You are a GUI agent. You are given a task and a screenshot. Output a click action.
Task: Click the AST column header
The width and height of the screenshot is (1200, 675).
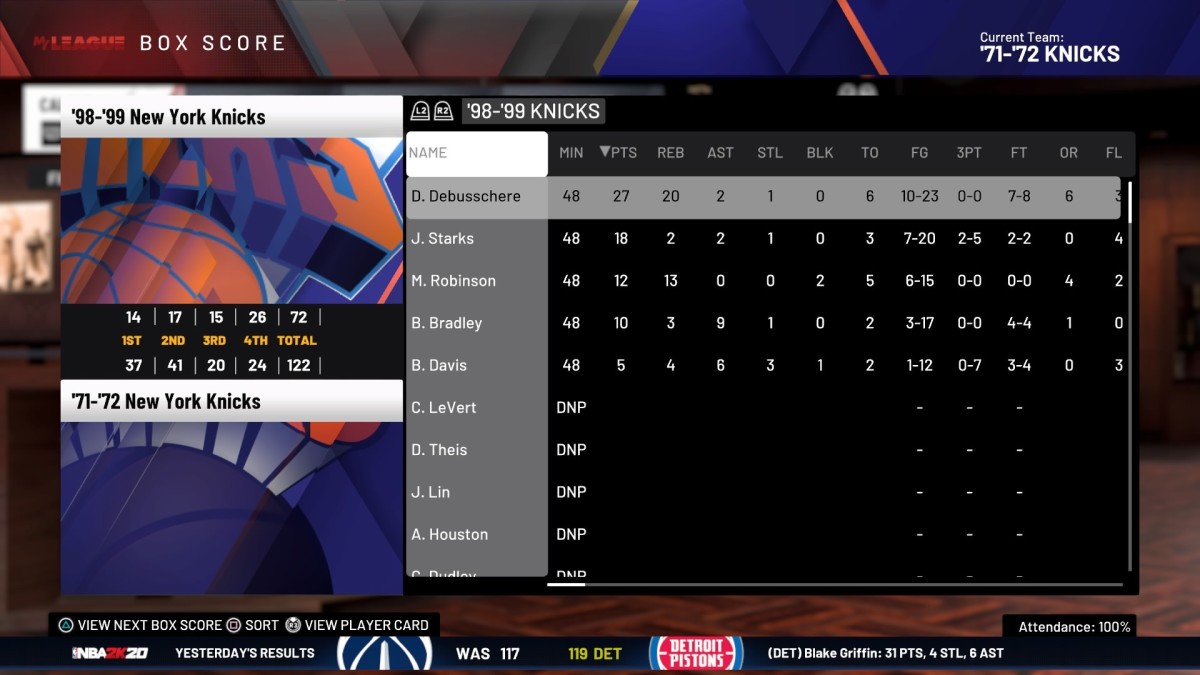click(x=720, y=153)
